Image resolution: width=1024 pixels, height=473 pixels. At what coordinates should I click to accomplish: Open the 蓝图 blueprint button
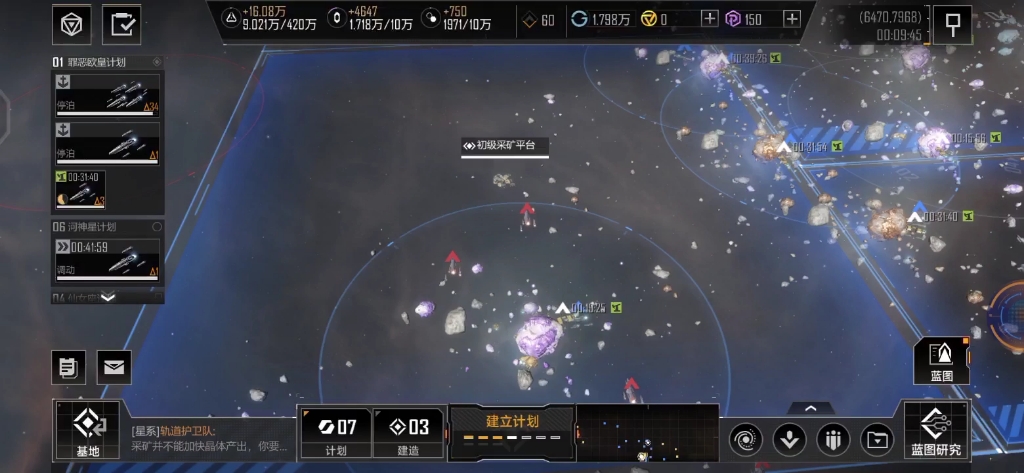pyautogui.click(x=941, y=361)
